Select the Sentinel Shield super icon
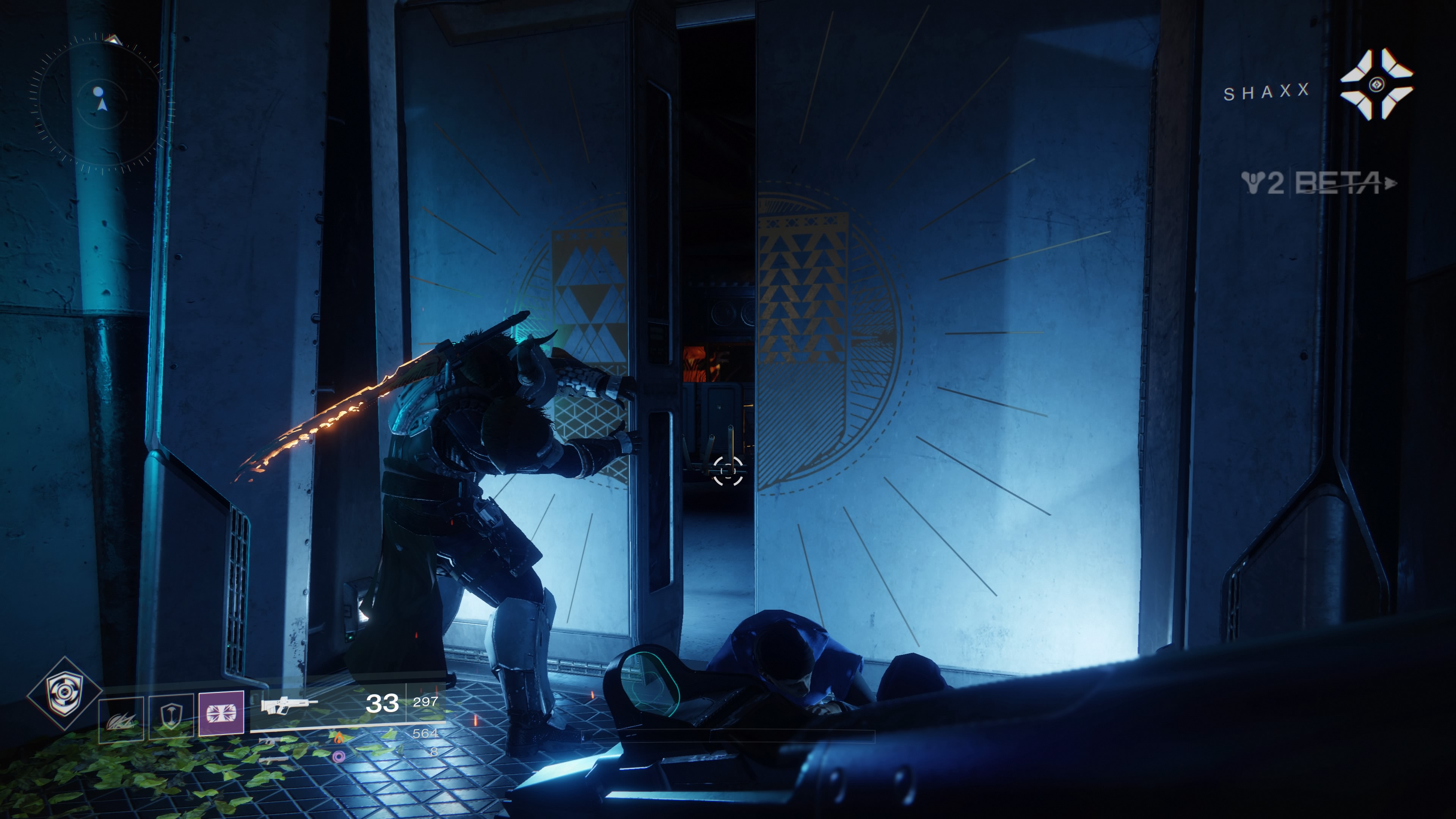Screen dimensions: 1456x819 pos(64,693)
